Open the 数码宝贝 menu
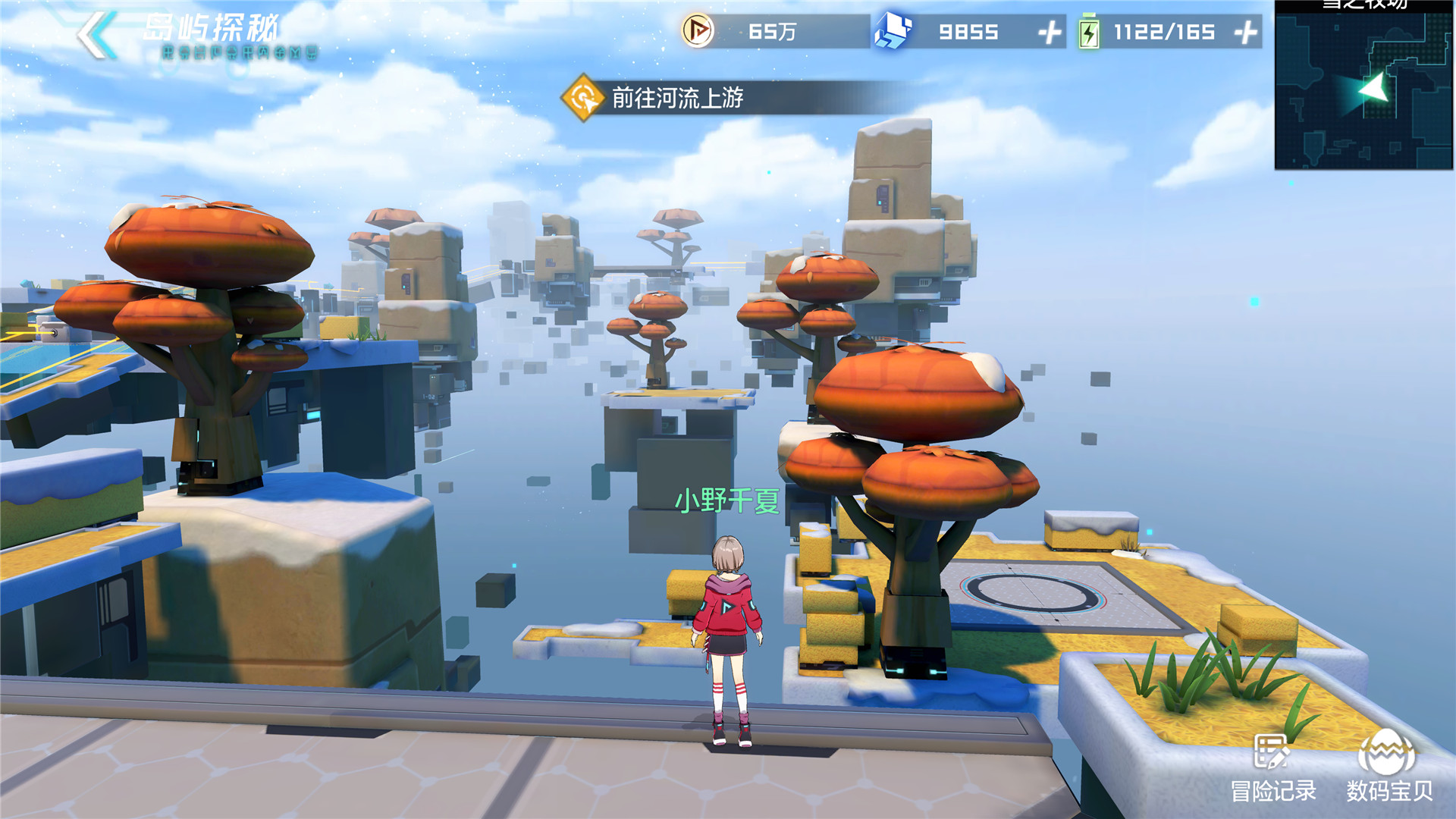This screenshot has width=1456, height=819. (x=1389, y=767)
